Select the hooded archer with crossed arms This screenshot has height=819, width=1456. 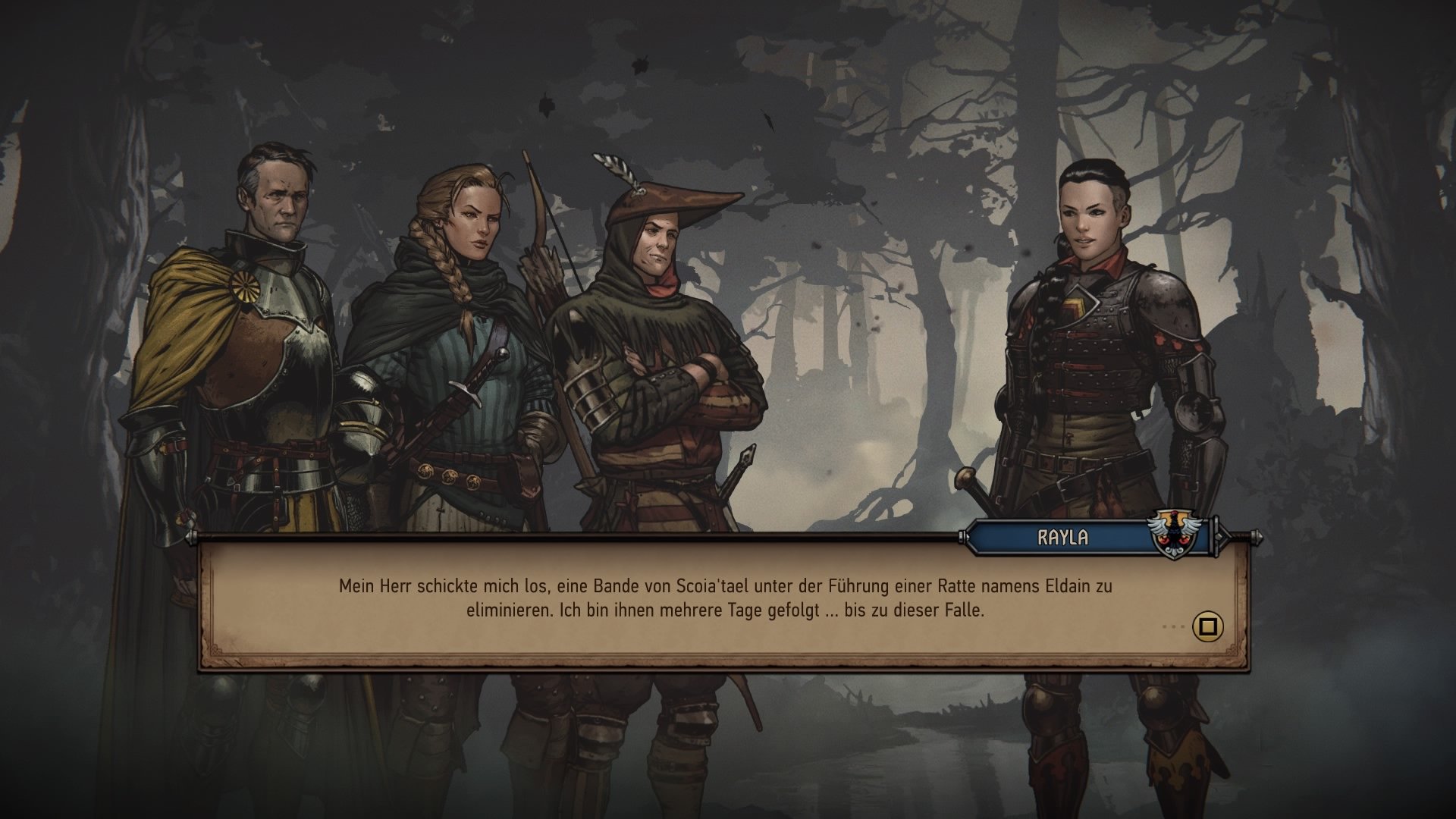[x=667, y=341]
